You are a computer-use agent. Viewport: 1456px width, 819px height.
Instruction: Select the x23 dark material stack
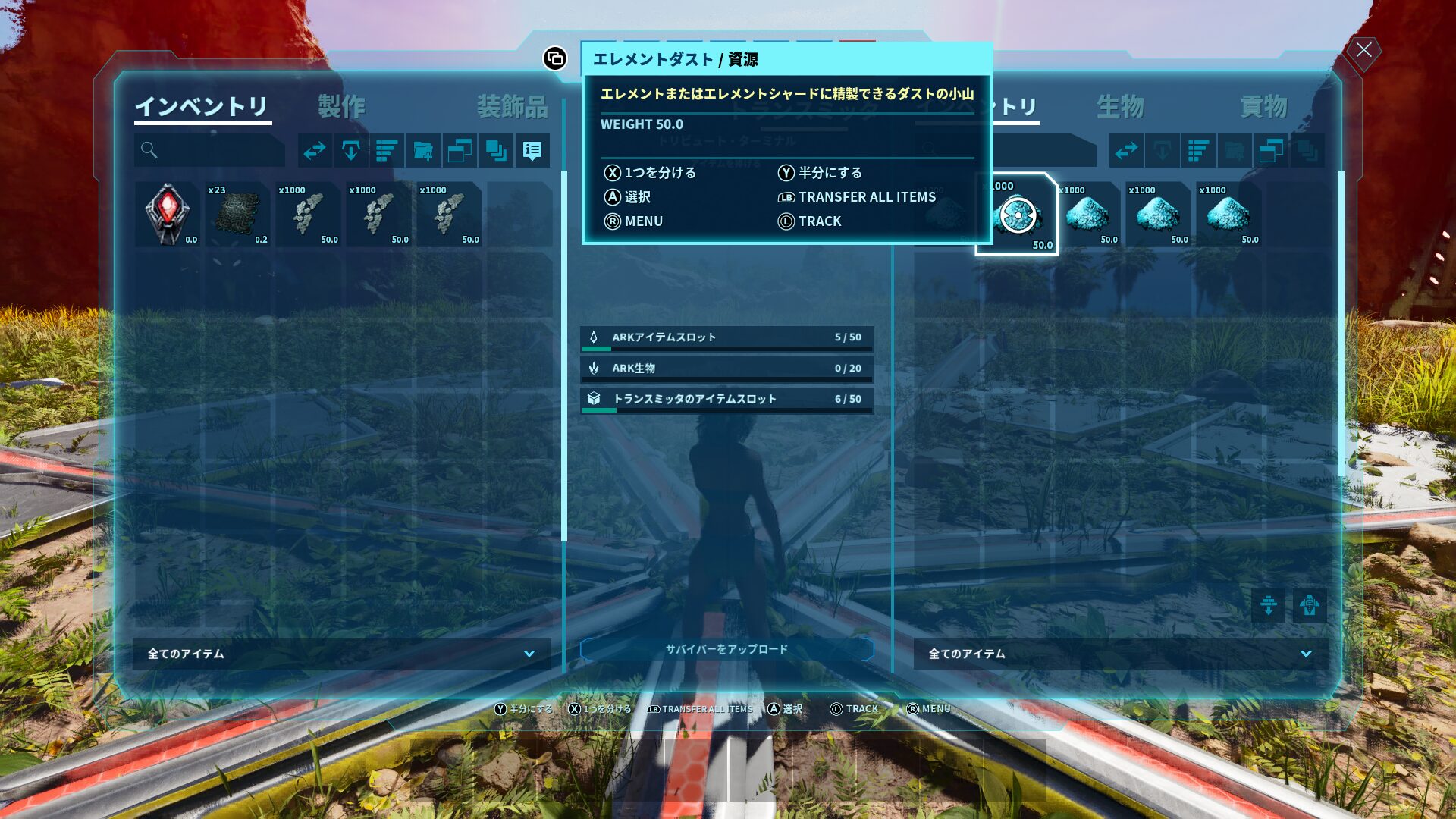[x=237, y=215]
